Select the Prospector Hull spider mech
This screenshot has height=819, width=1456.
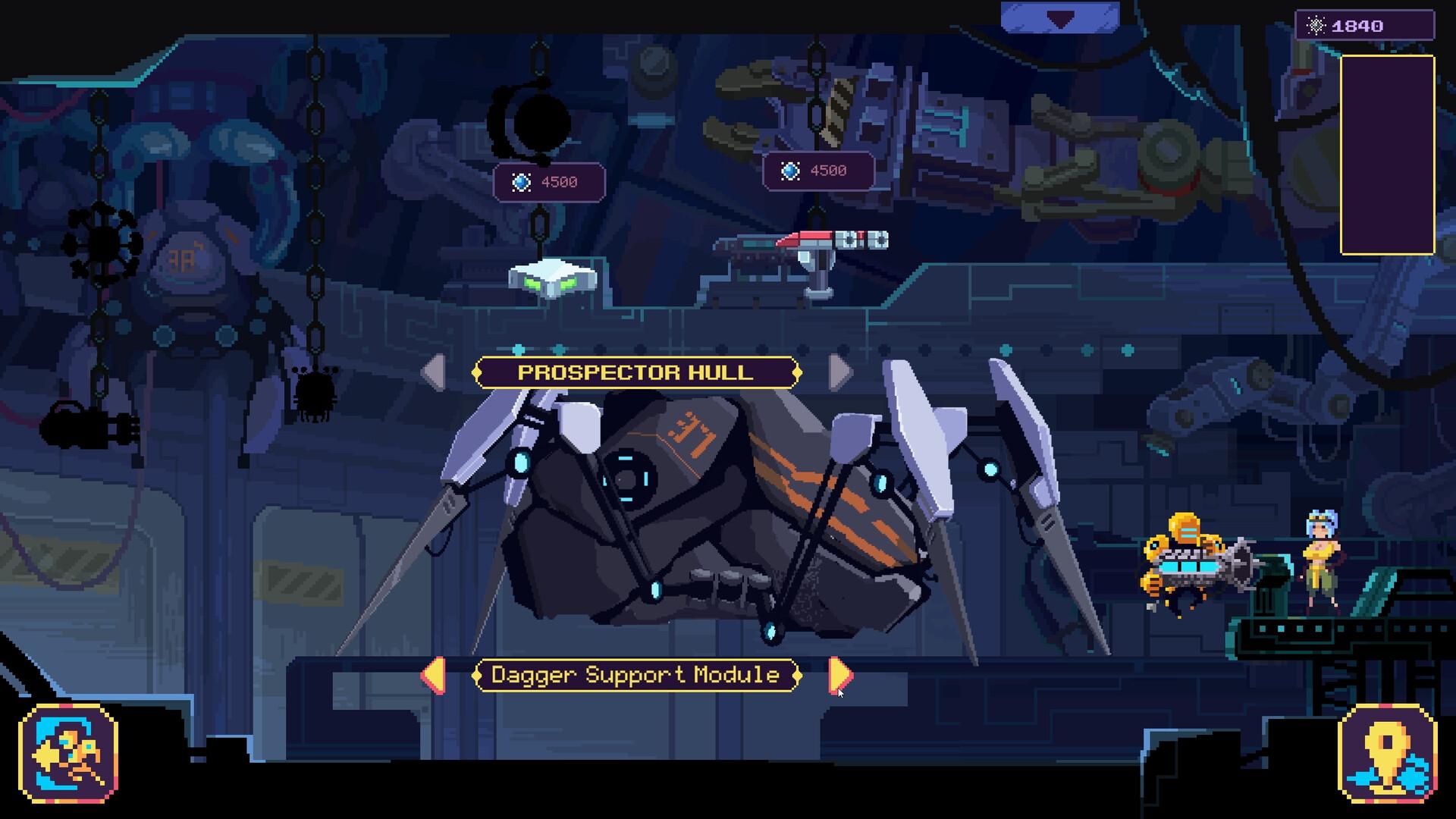[x=720, y=516]
